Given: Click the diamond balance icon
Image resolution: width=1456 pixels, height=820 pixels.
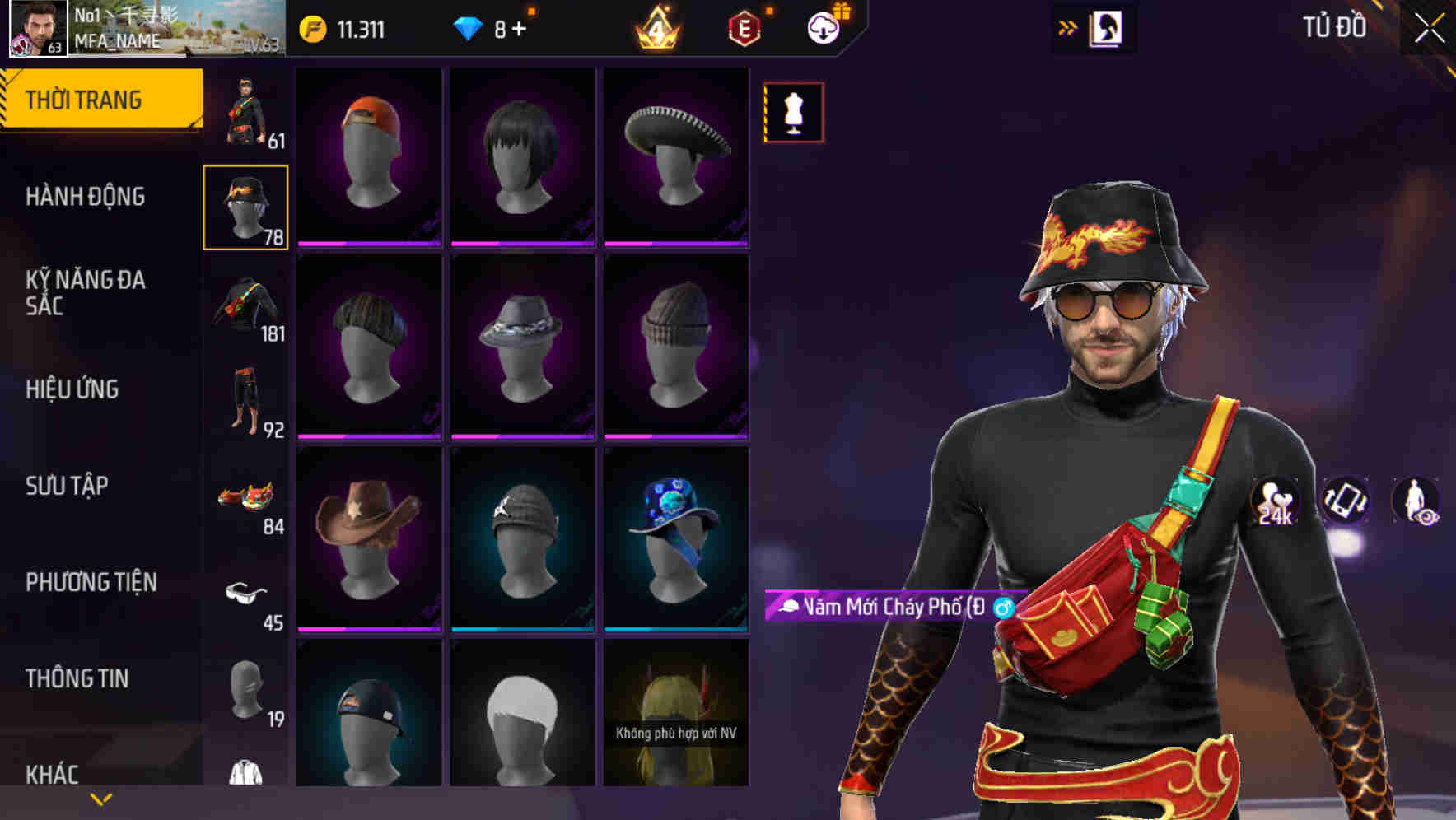Looking at the screenshot, I should [x=469, y=27].
